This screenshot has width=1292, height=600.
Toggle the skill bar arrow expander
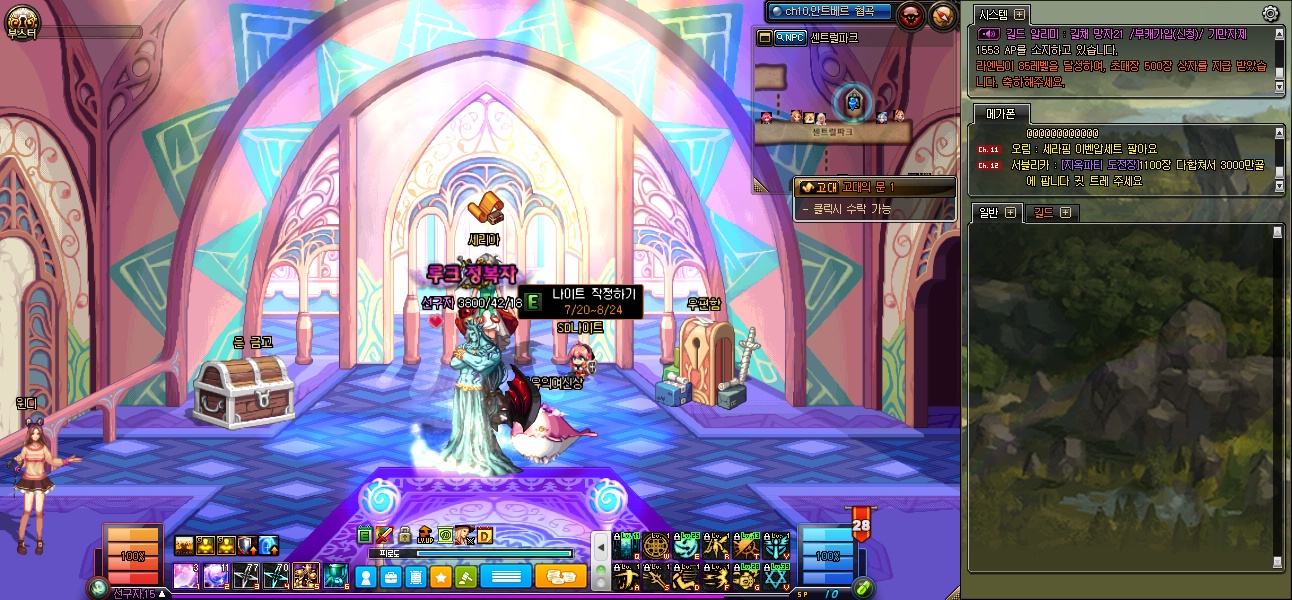pos(601,548)
